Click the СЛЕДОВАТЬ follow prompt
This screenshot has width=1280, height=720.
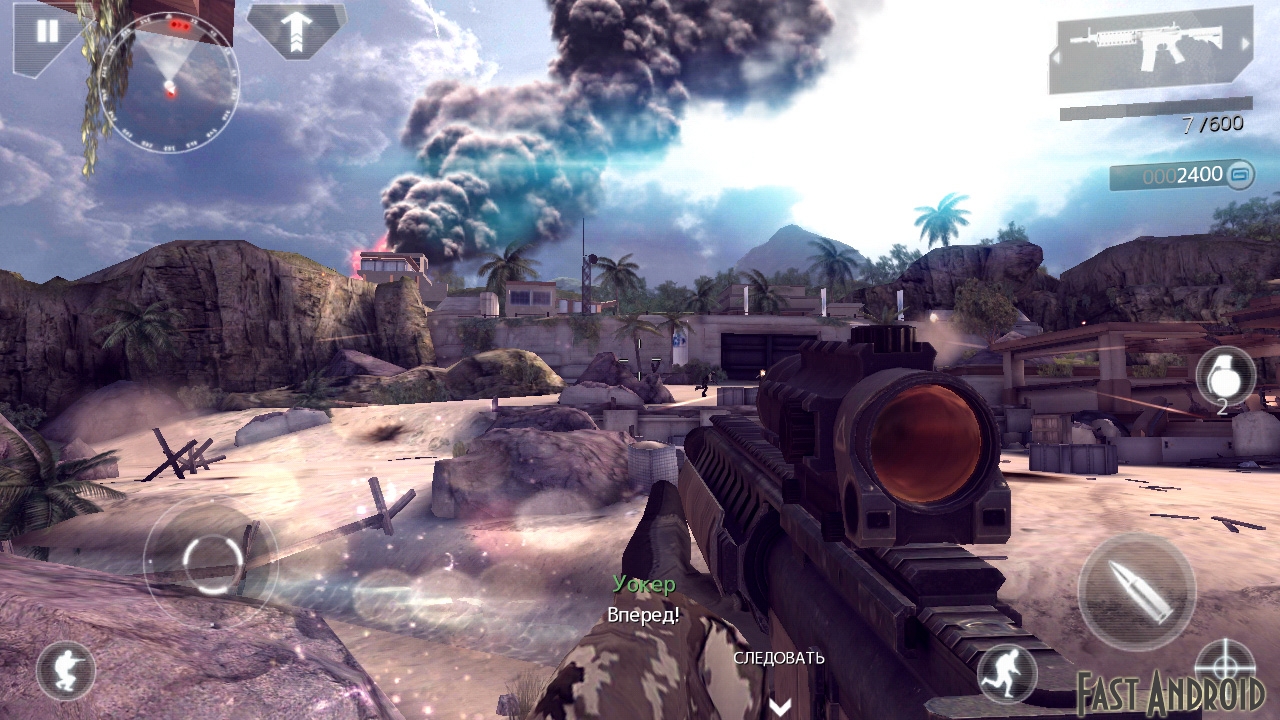(779, 658)
